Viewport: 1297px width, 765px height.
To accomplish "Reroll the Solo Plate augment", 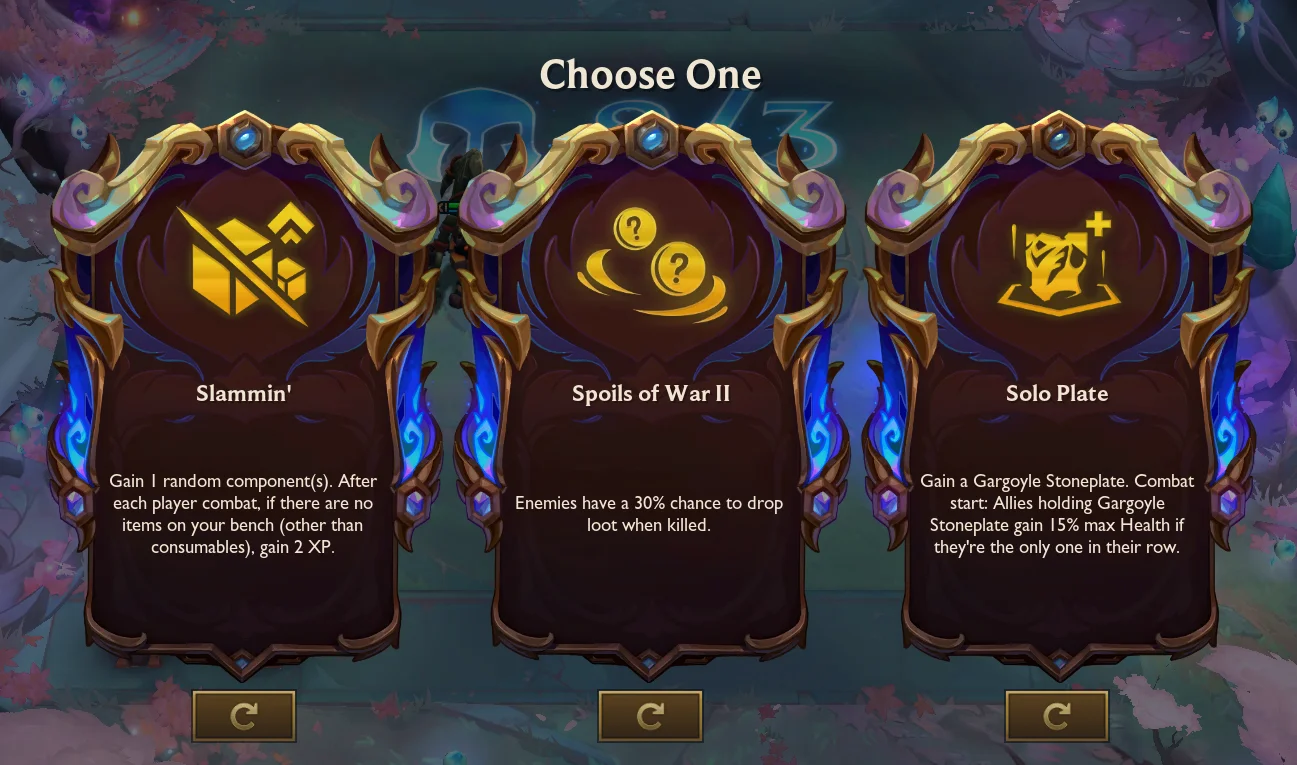I will tap(1057, 716).
